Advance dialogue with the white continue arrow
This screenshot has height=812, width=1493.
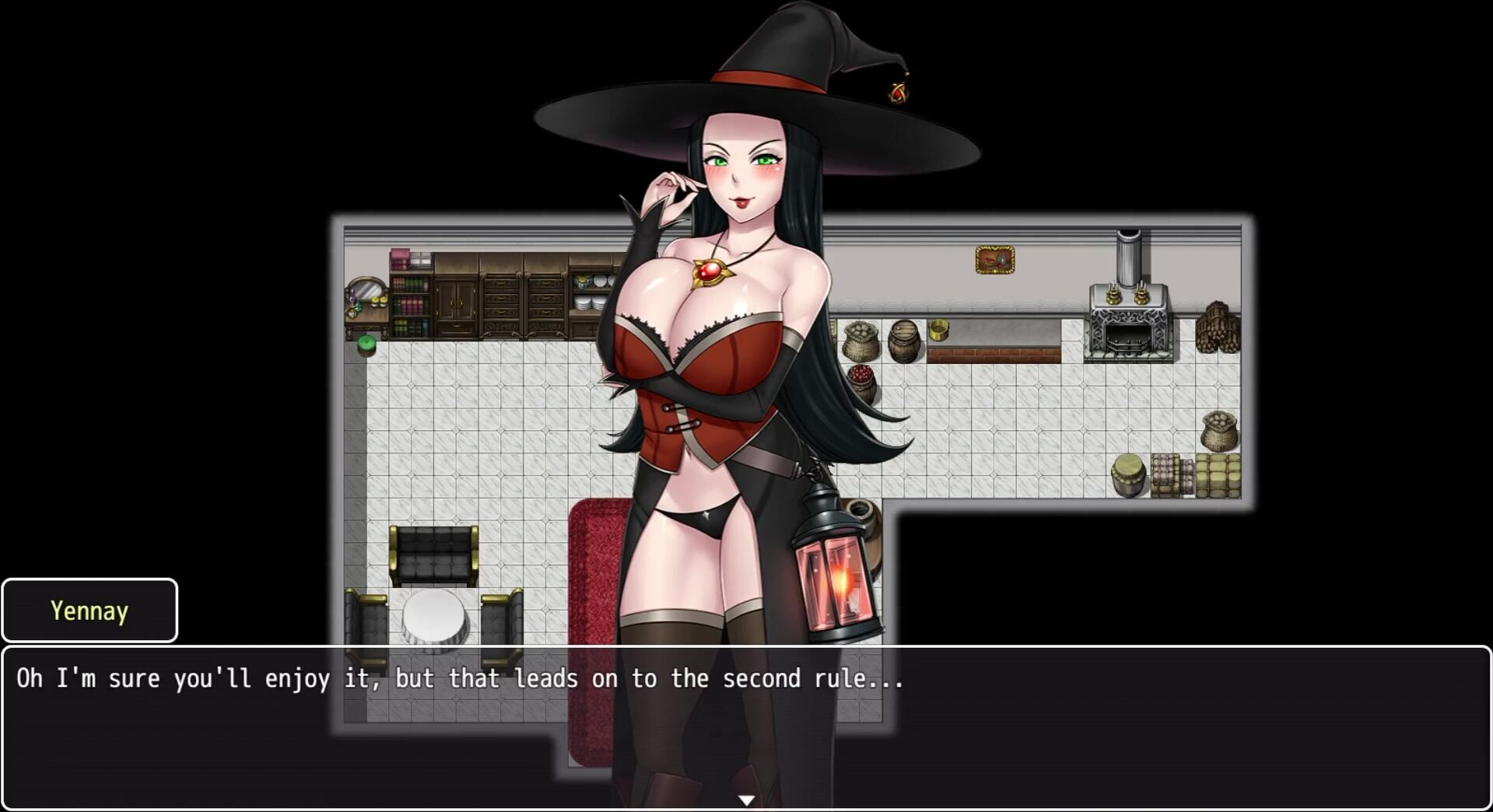(746, 800)
